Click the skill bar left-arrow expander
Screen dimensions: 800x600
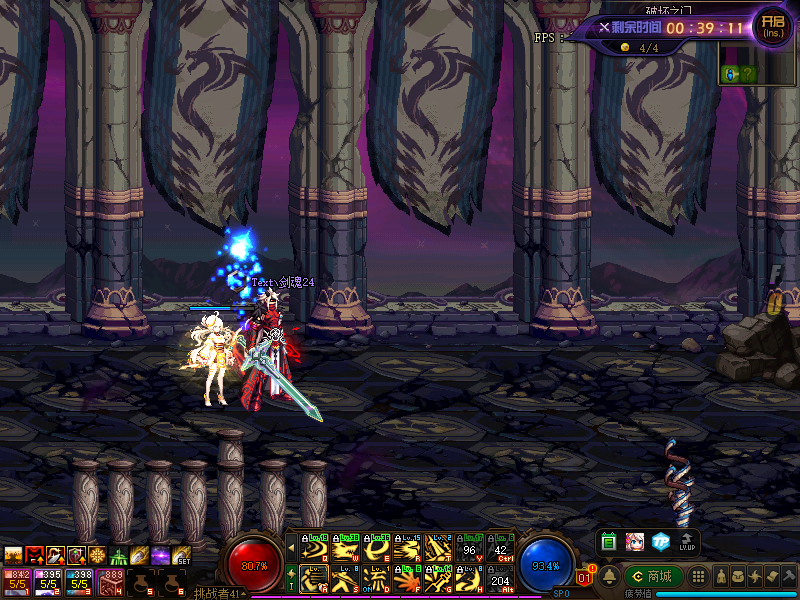(291, 547)
